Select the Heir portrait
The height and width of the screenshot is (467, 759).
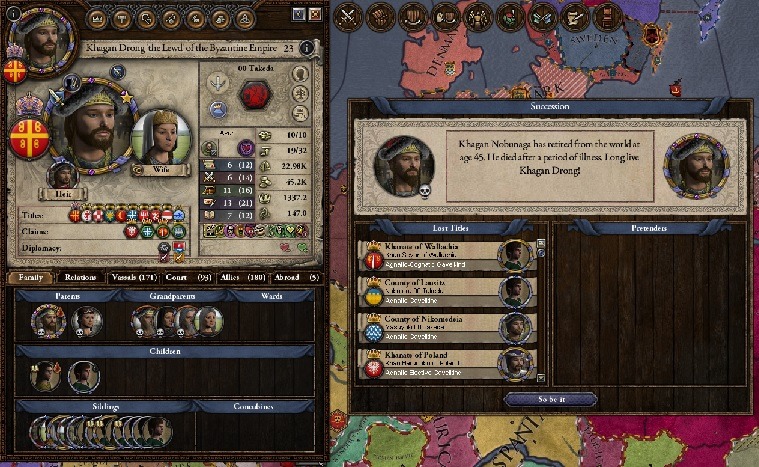point(62,177)
